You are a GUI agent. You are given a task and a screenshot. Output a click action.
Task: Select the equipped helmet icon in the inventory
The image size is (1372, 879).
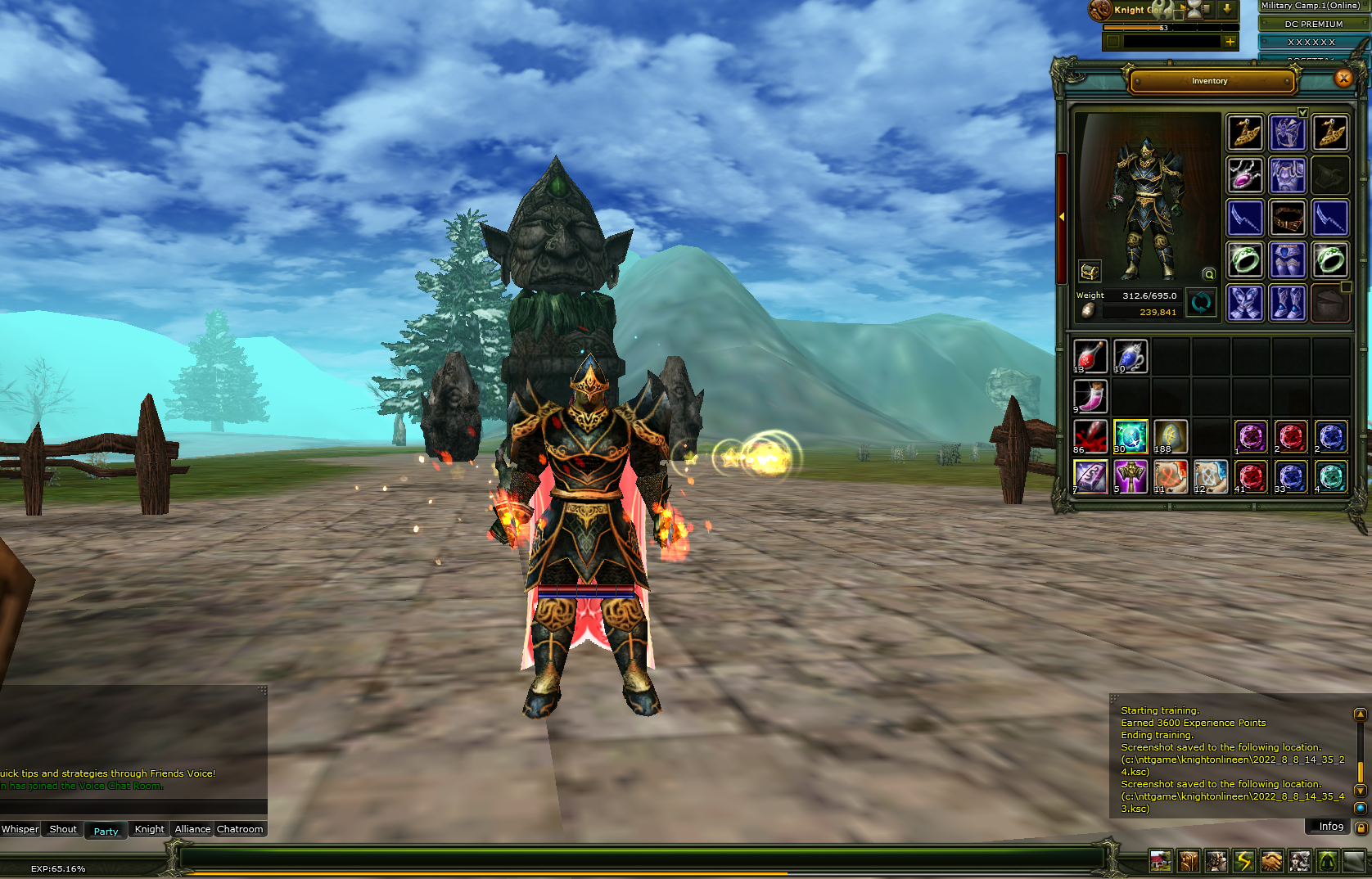click(1288, 133)
